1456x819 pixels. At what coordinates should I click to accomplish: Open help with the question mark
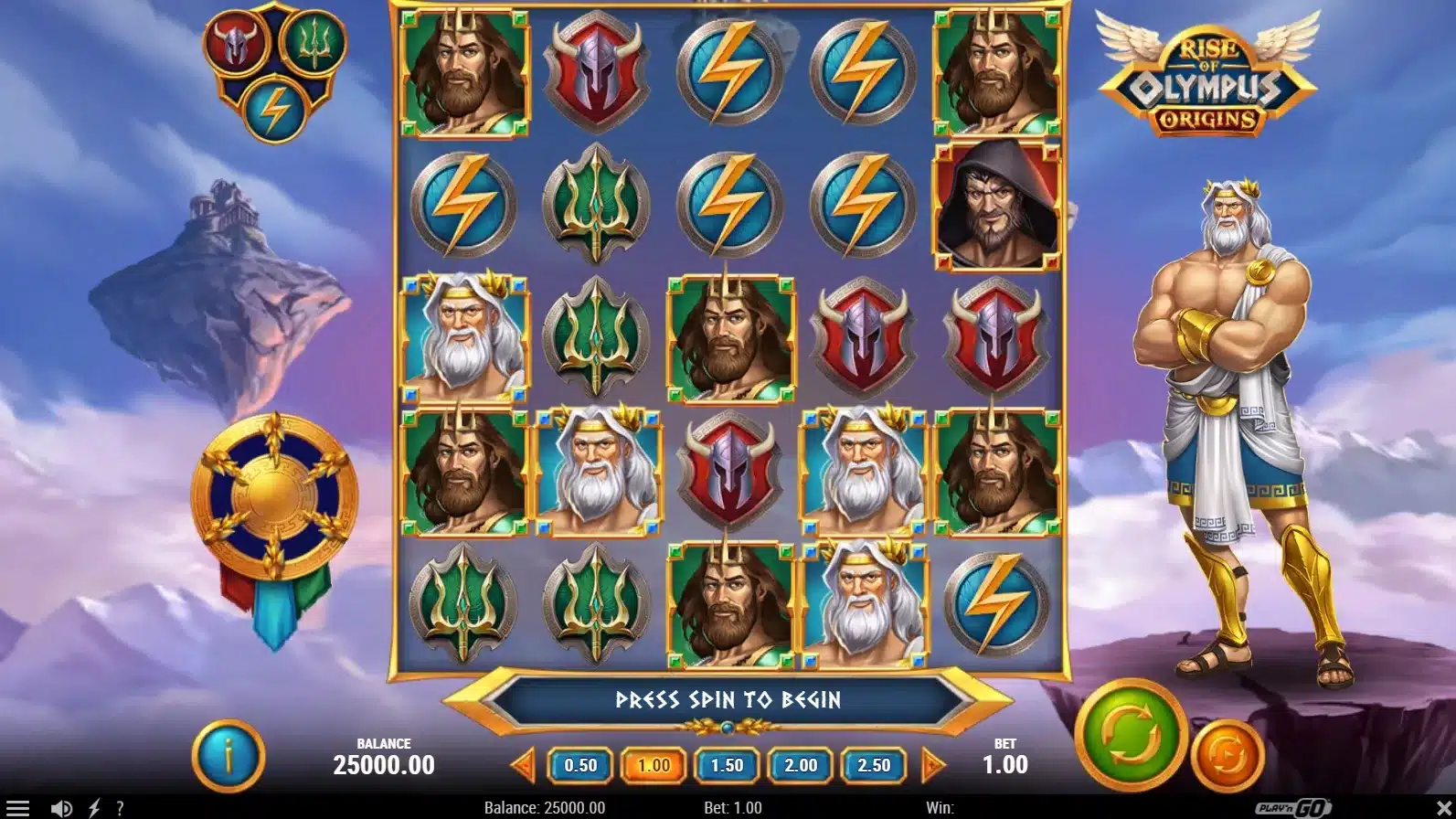pos(120,808)
